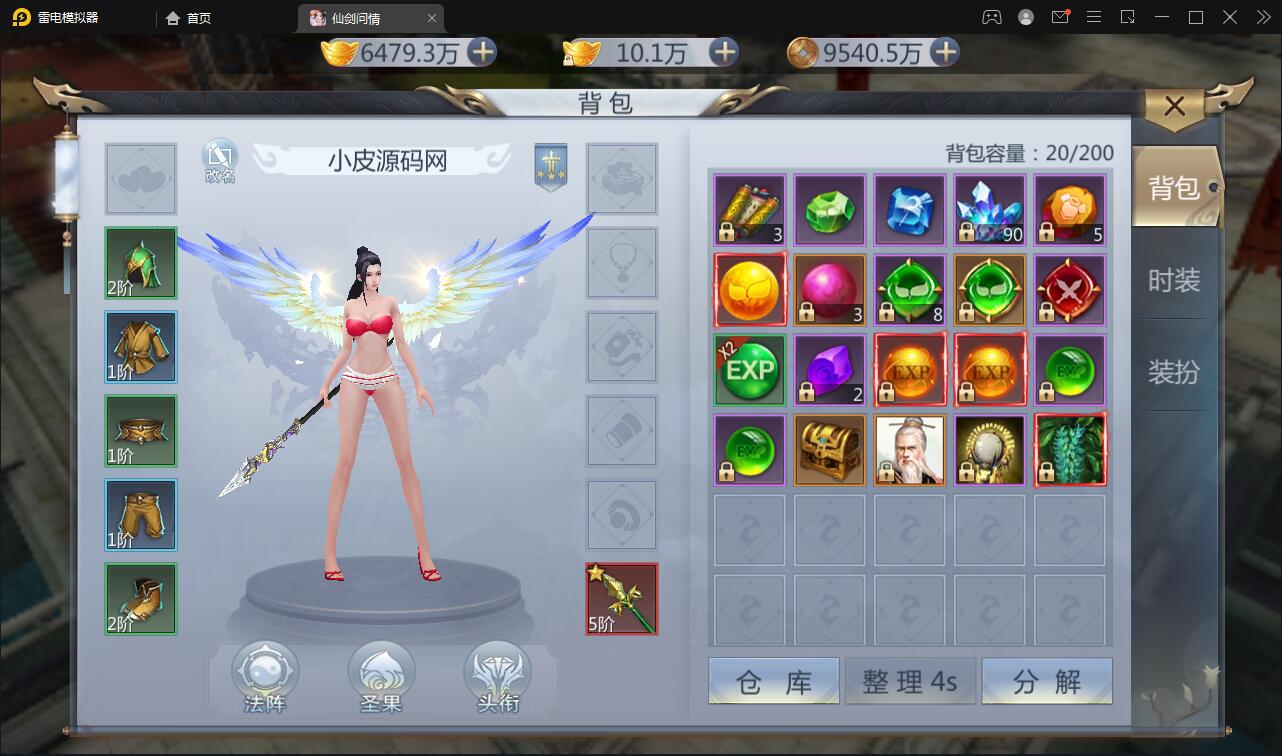1282x756 pixels.
Task: Click the necklace equipment slot
Action: point(622,263)
